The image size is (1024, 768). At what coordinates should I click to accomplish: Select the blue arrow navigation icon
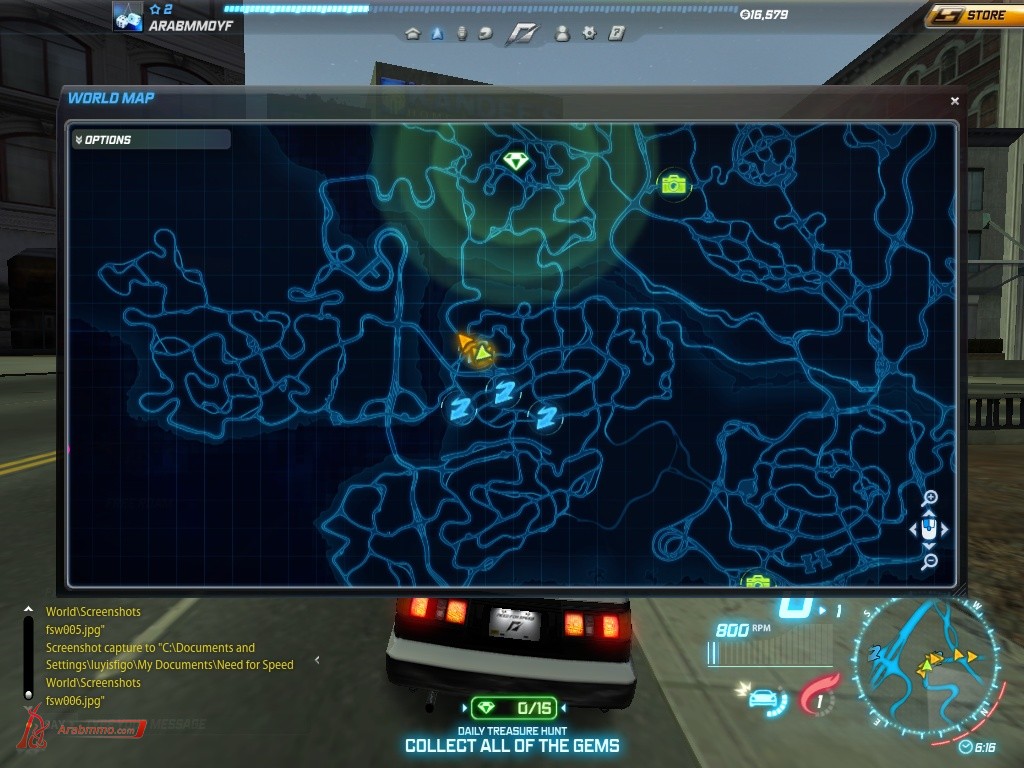click(x=437, y=33)
